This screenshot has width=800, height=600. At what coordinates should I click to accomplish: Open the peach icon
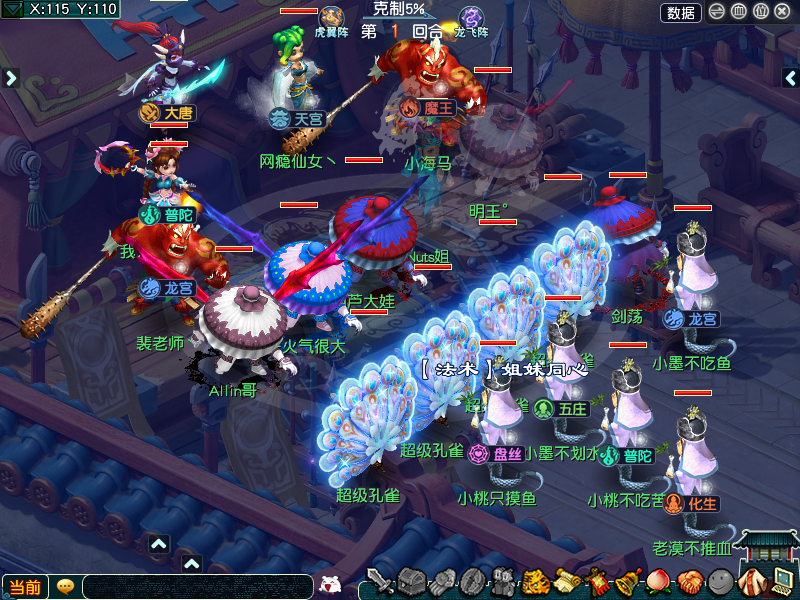[659, 580]
